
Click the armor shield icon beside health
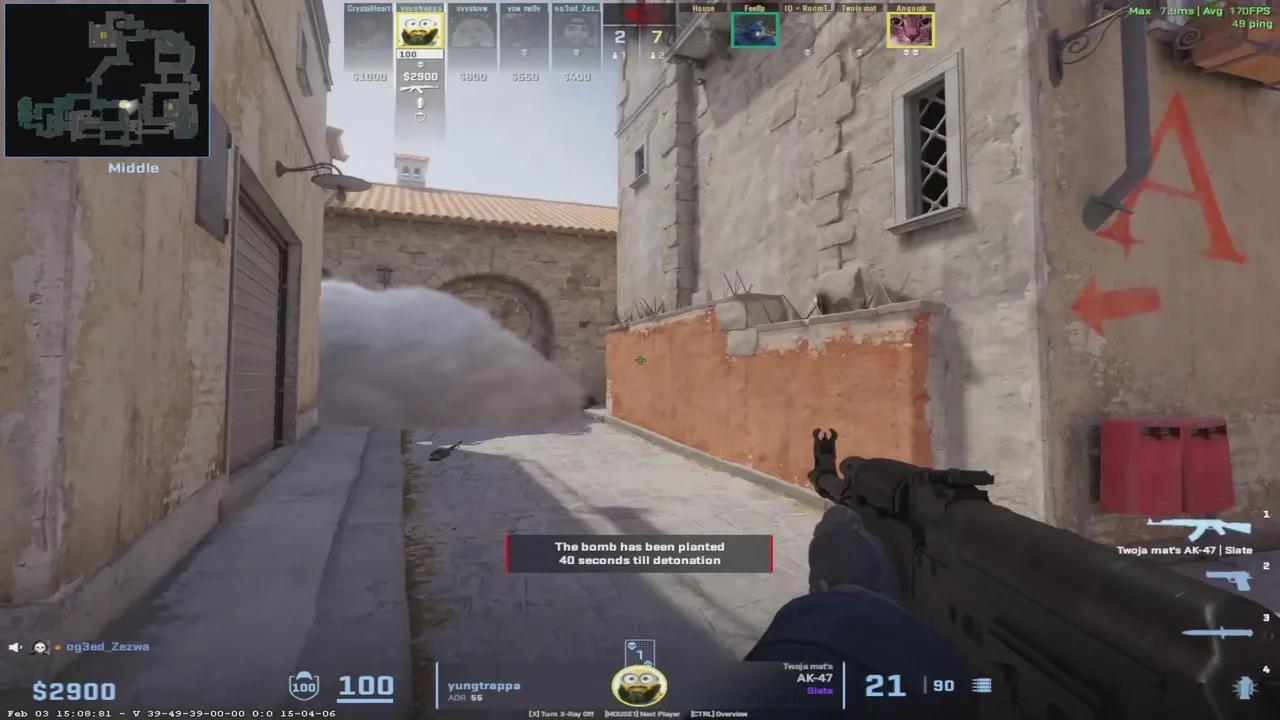[304, 685]
